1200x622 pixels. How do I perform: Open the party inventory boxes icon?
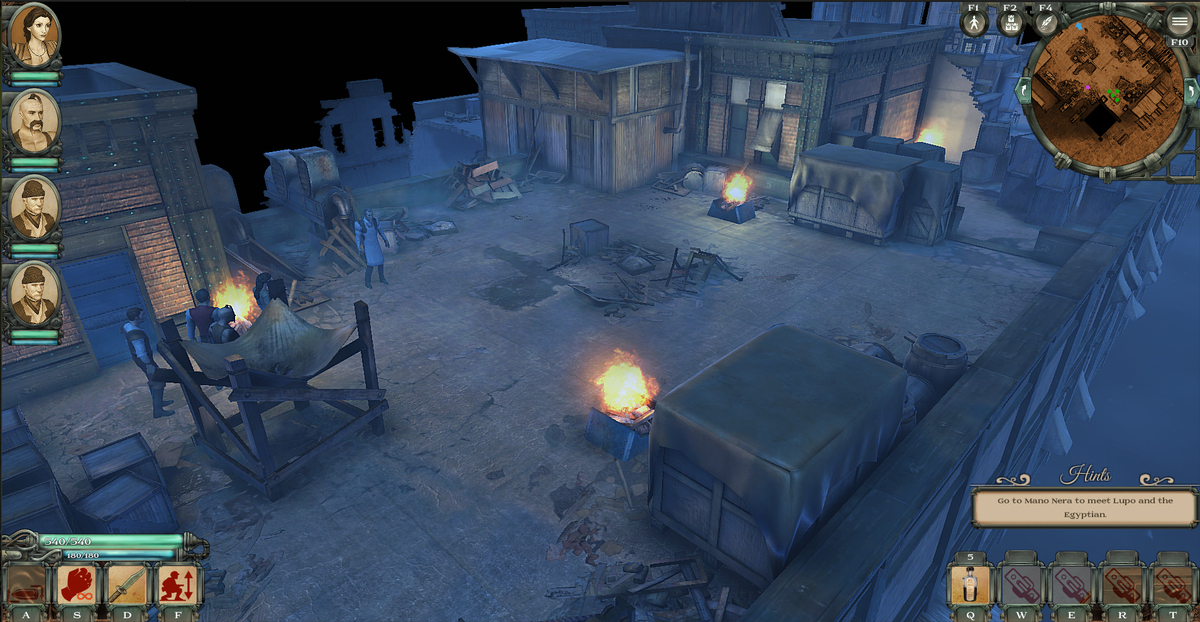point(1009,24)
